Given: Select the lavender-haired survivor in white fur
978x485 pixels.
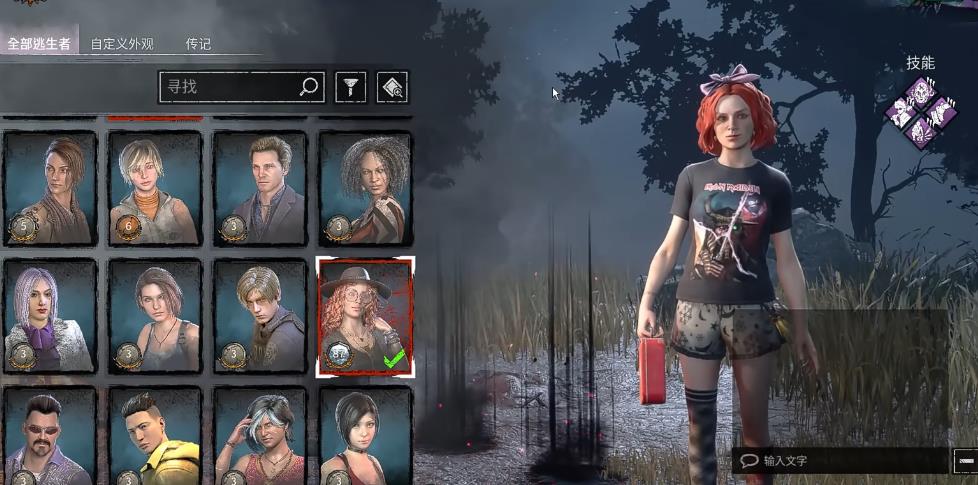Looking at the screenshot, I should click(50, 316).
